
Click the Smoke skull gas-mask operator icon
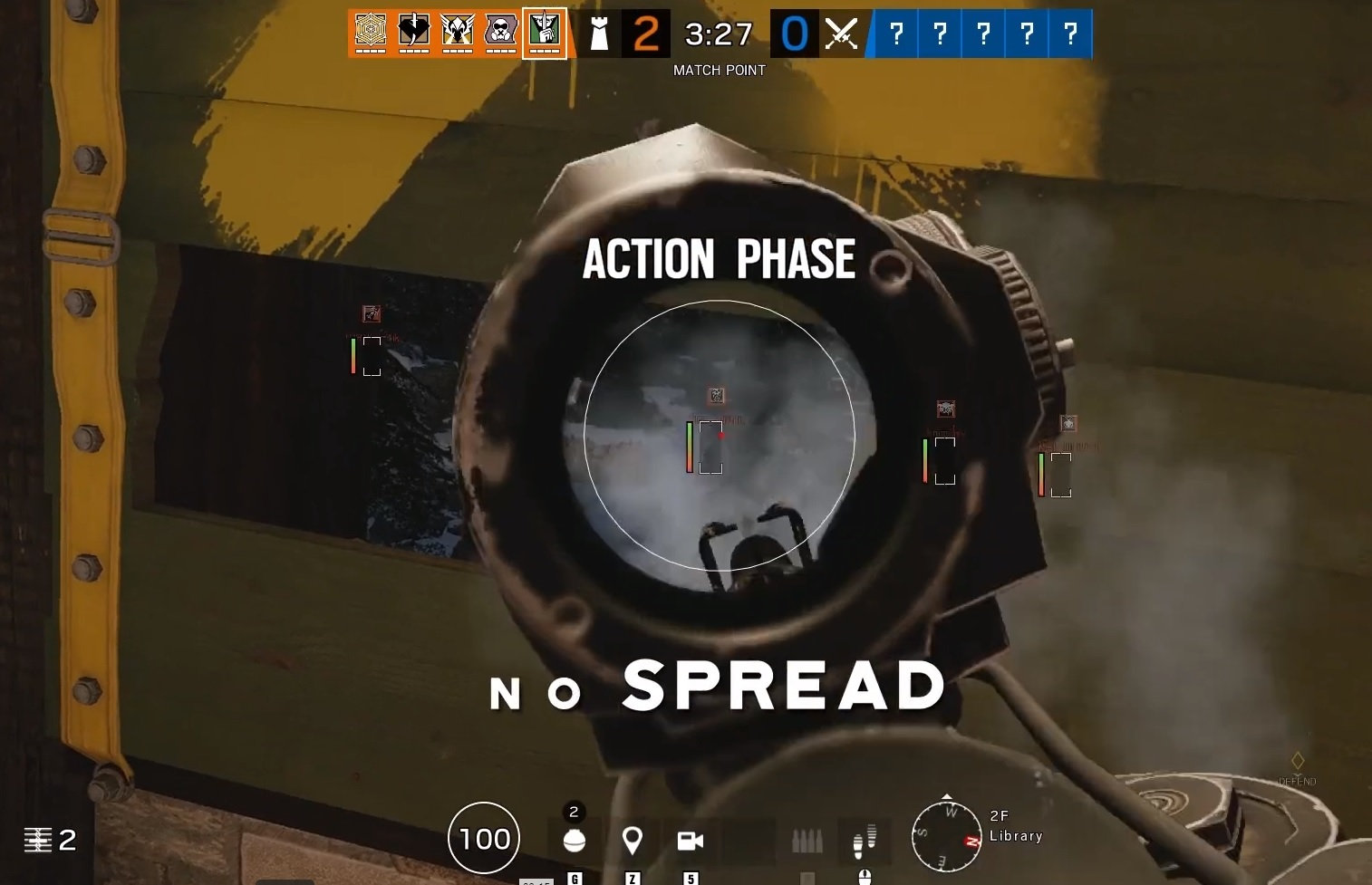click(502, 30)
